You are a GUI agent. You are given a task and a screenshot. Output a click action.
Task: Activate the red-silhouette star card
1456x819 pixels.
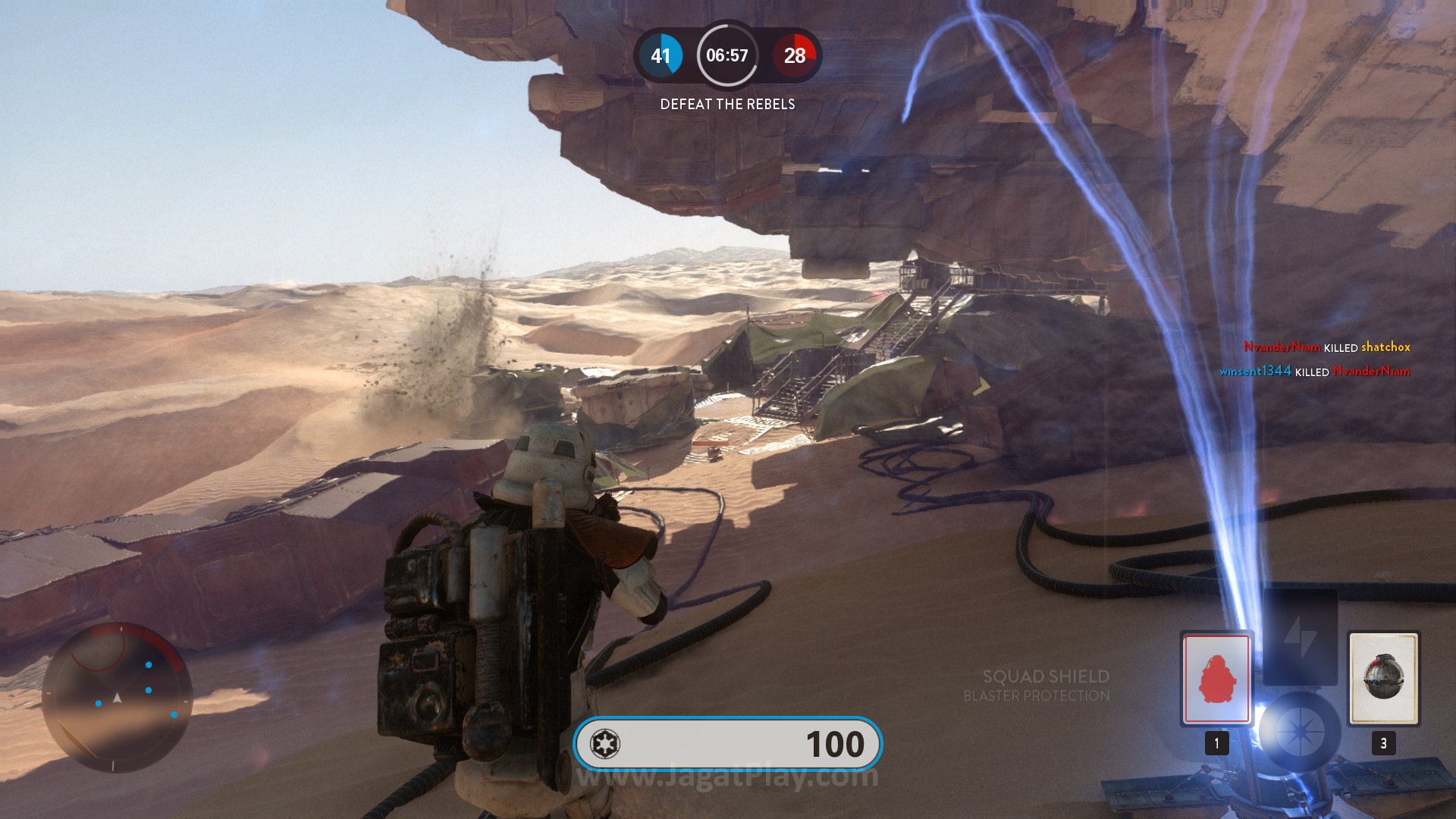pos(1216,678)
